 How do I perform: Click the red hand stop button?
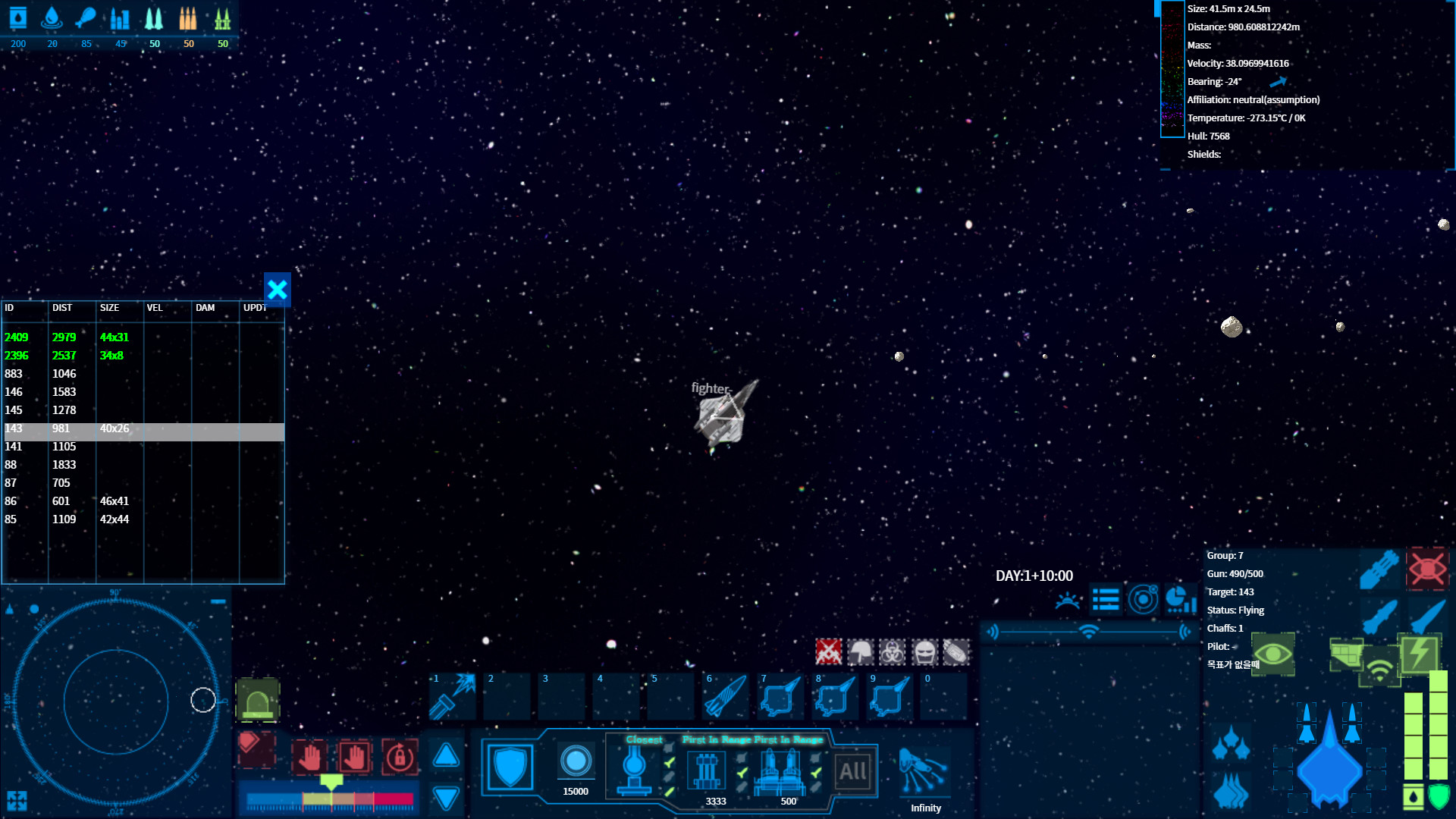[x=311, y=757]
